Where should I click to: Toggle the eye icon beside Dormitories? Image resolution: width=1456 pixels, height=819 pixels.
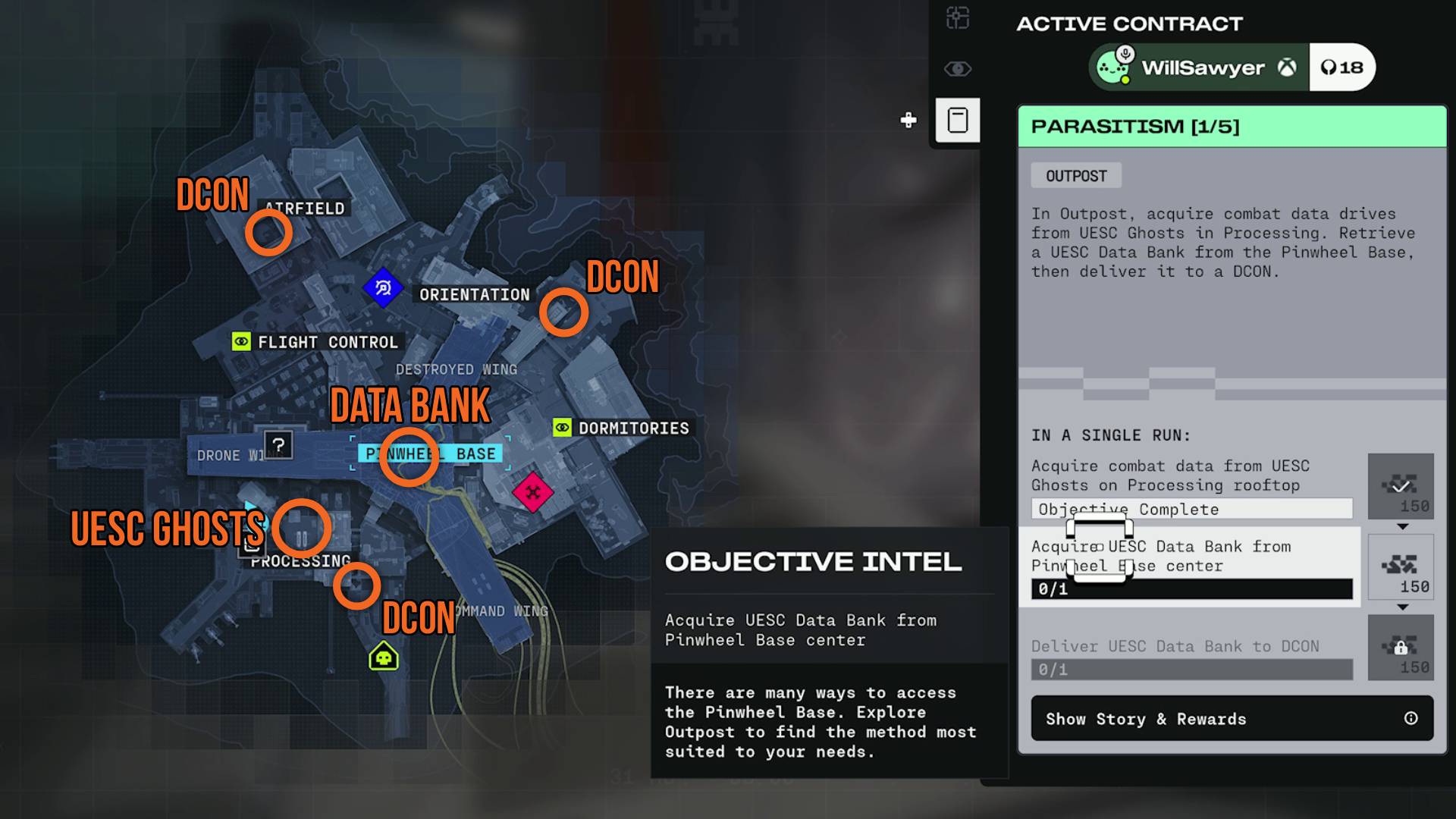[x=561, y=428]
